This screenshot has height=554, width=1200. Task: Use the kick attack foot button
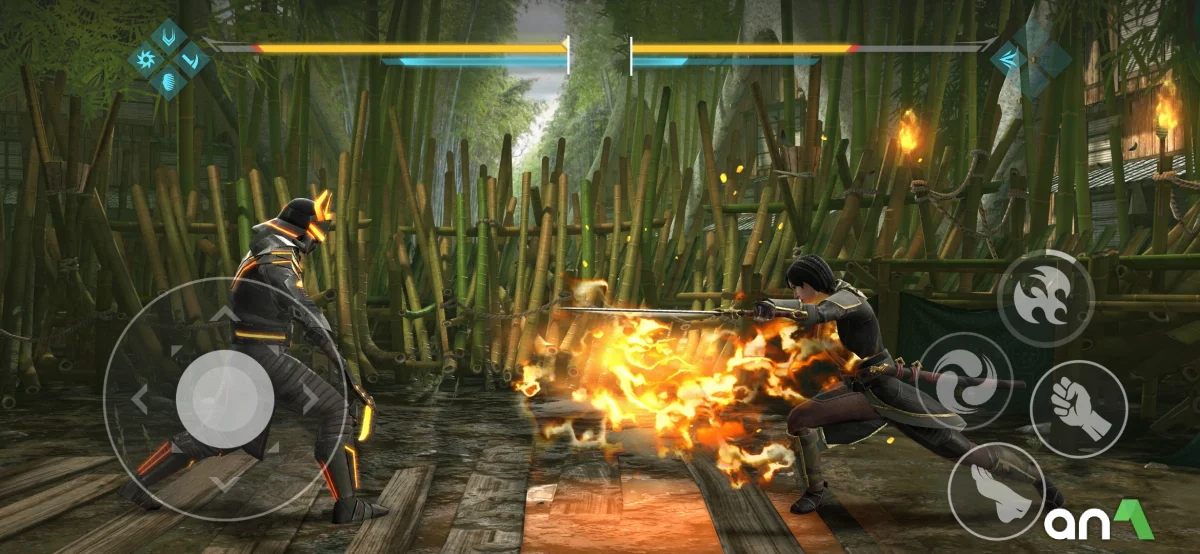(996, 490)
